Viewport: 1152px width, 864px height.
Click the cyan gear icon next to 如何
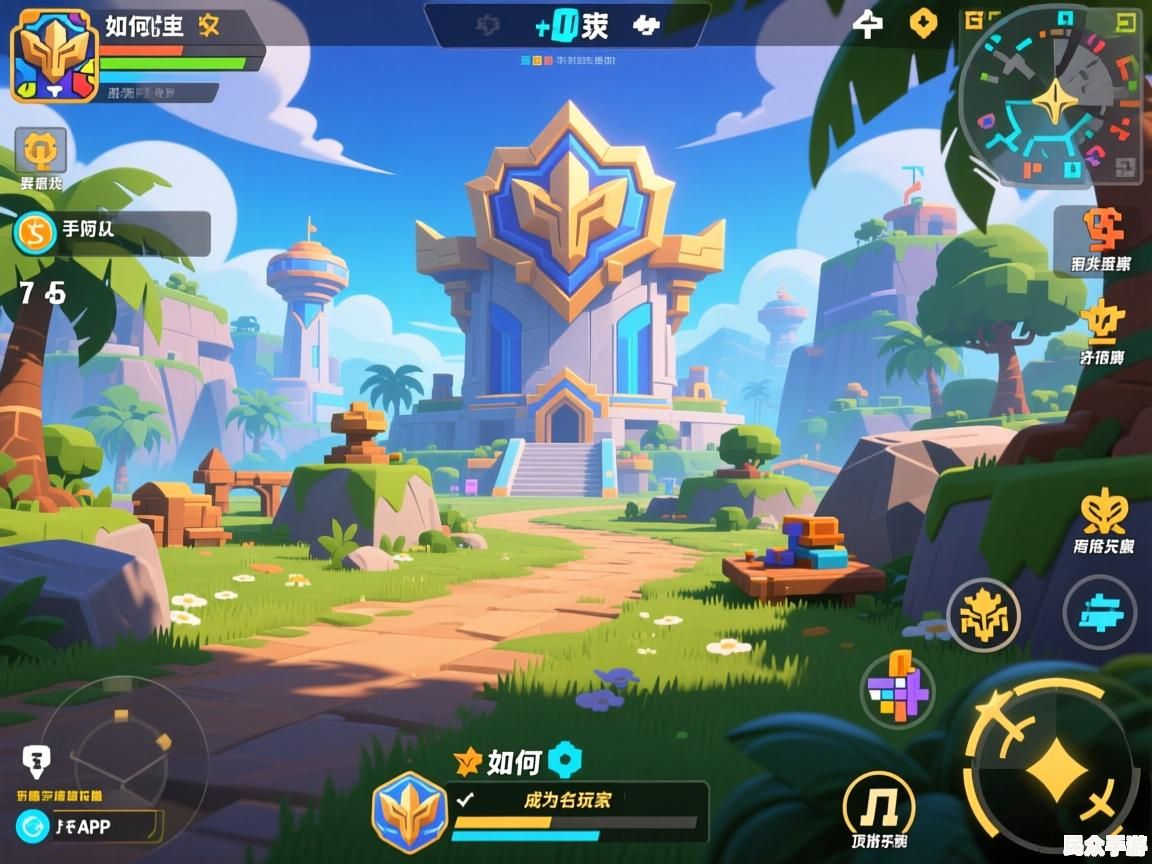(x=565, y=761)
